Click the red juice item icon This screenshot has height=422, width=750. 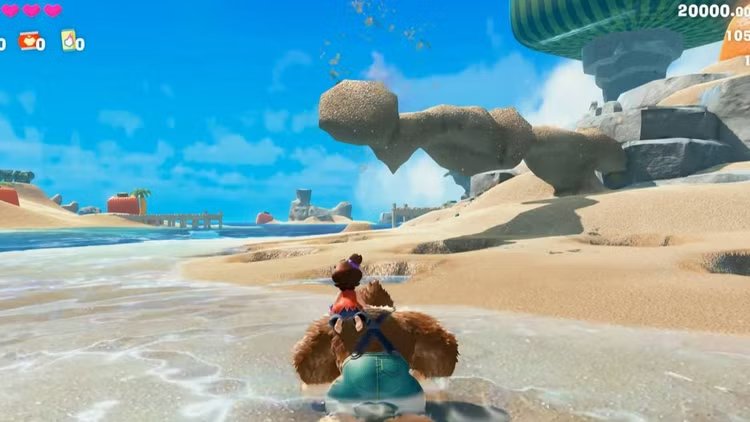28,41
